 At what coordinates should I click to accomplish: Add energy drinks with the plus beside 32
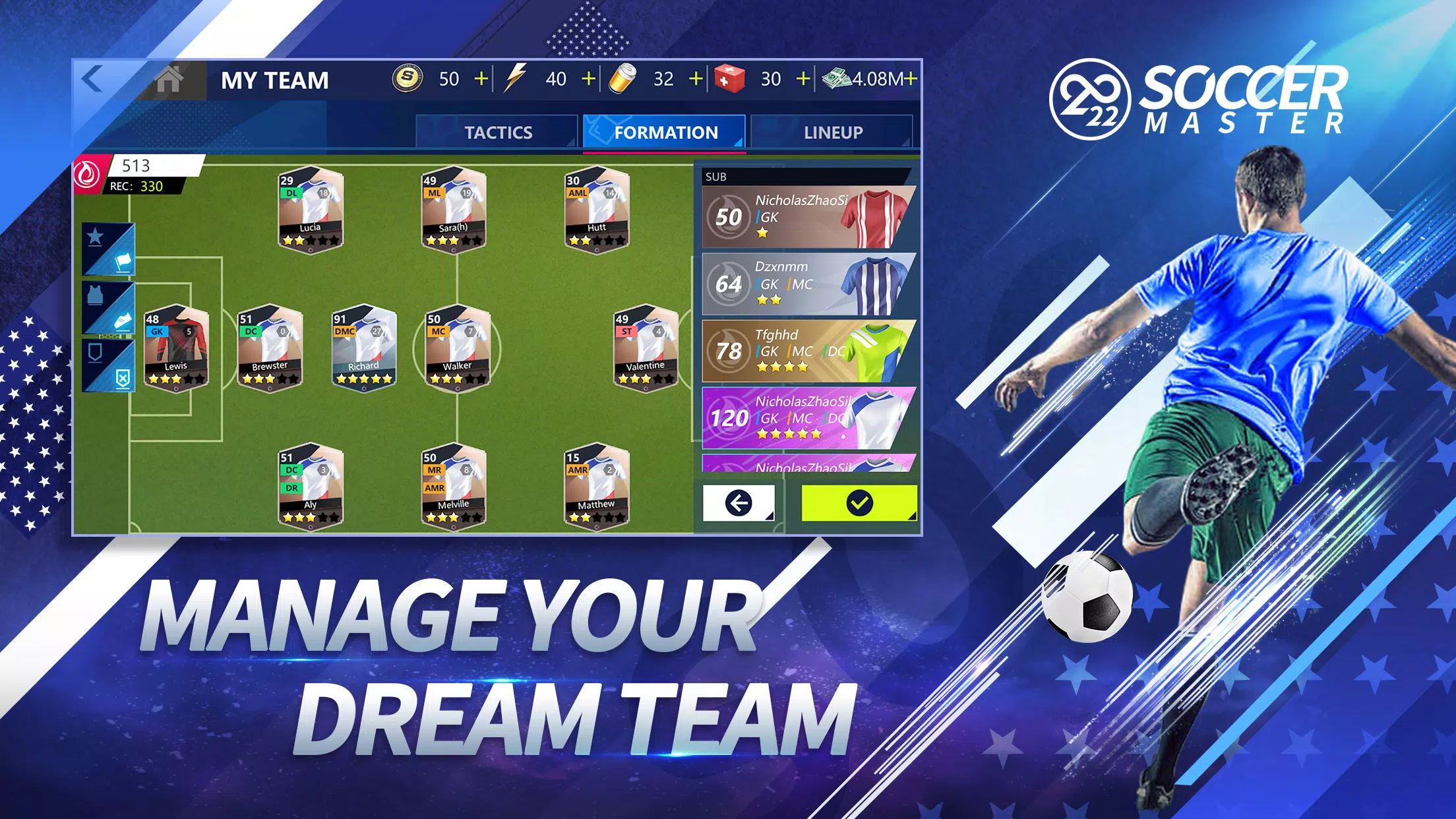click(x=698, y=78)
